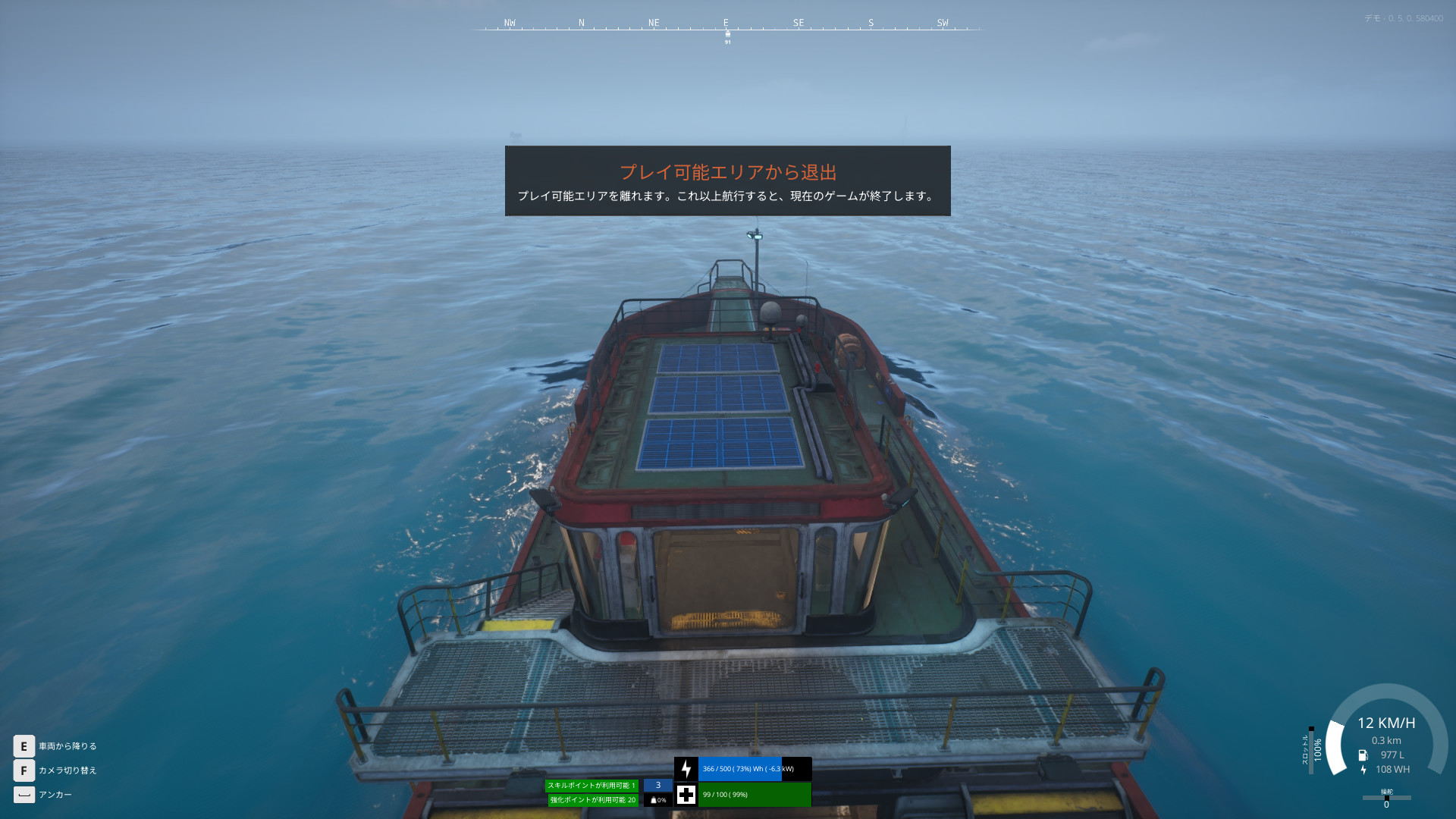The image size is (1456, 819).
Task: Click the play-area exit warning banner
Action: point(727,181)
